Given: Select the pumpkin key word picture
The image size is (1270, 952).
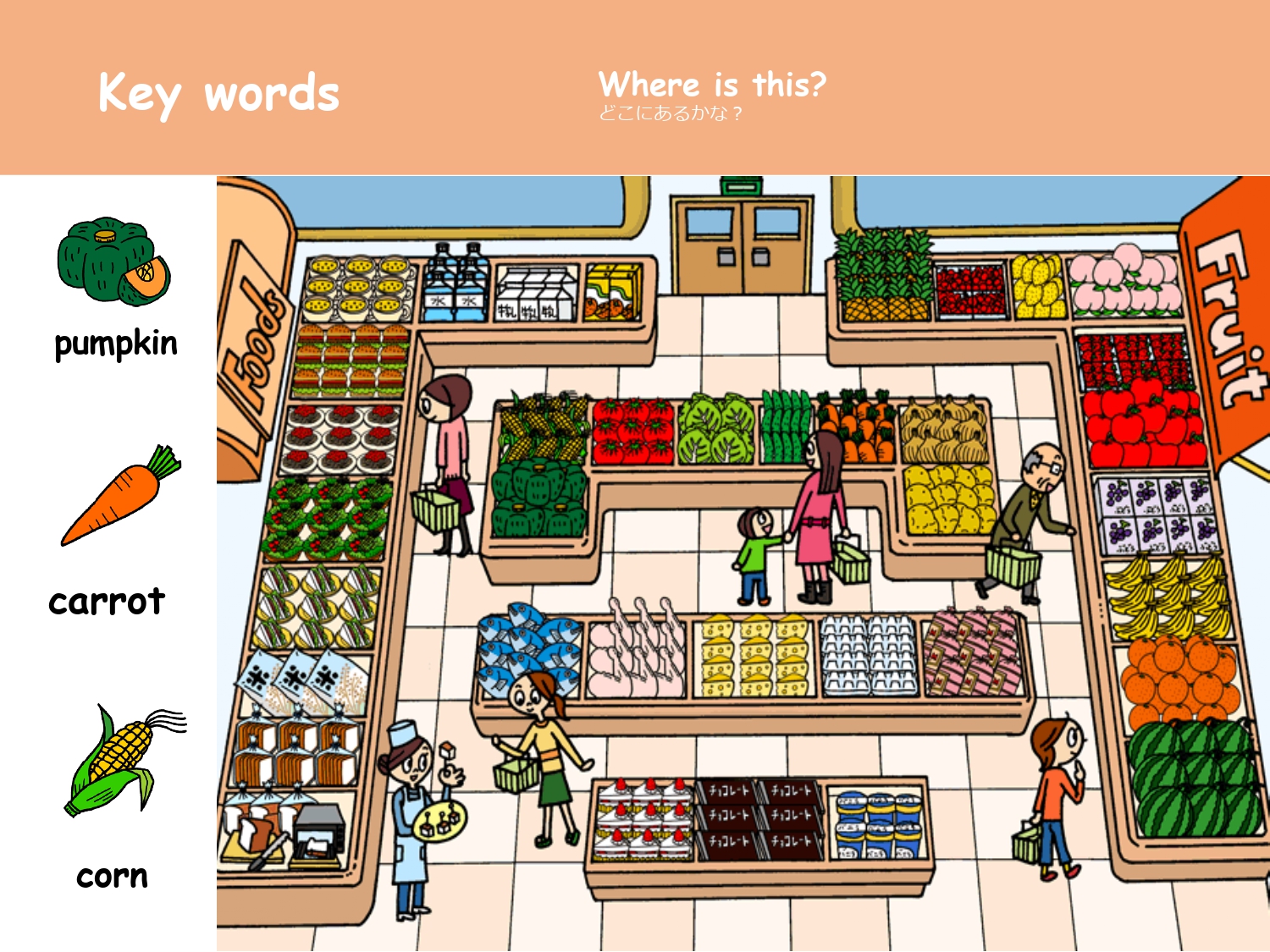Looking at the screenshot, I should point(113,261).
